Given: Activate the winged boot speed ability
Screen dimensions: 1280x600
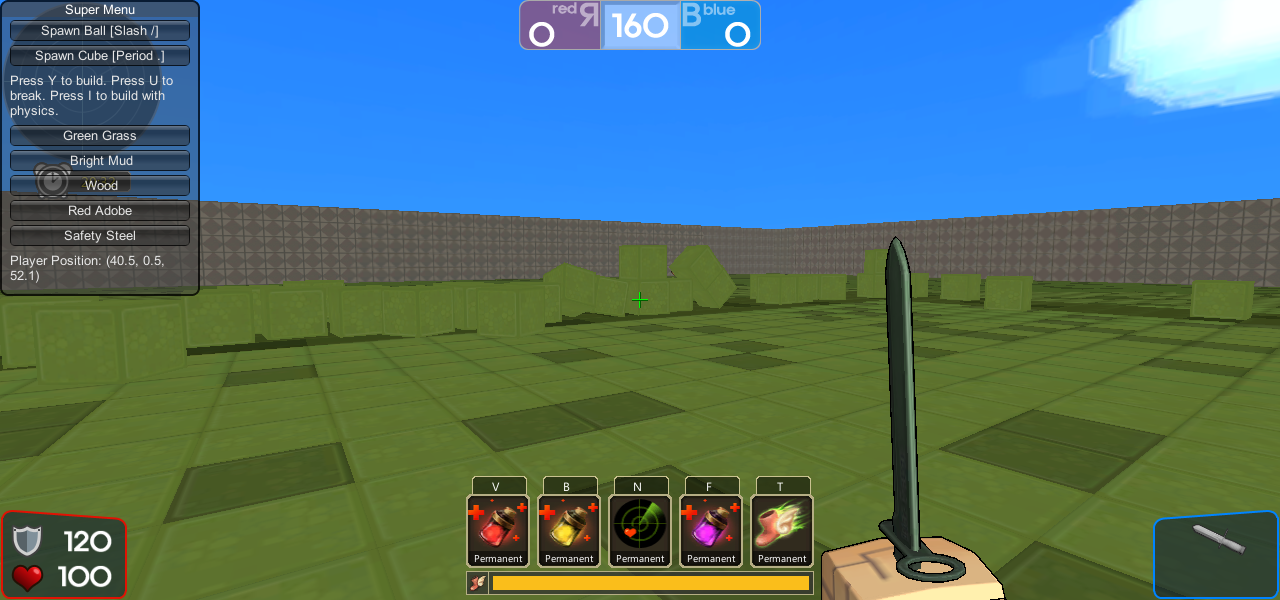Looking at the screenshot, I should [782, 530].
